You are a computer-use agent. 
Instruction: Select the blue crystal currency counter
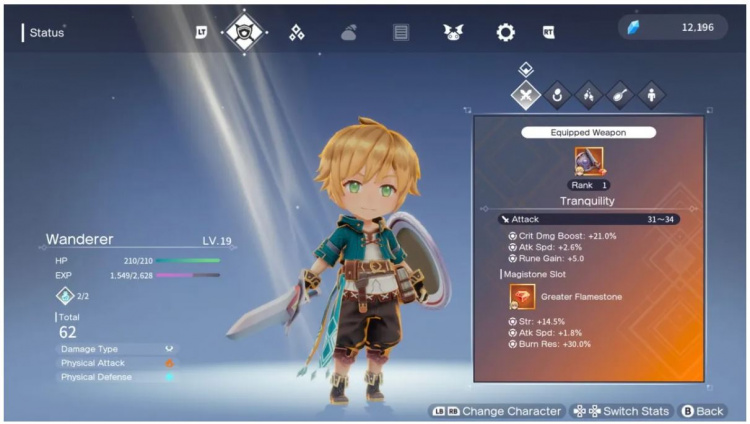[x=671, y=27]
